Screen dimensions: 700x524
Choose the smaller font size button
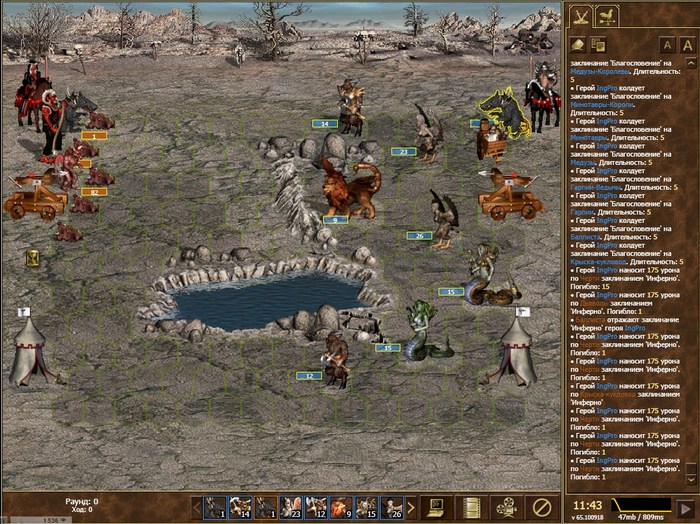(x=668, y=45)
